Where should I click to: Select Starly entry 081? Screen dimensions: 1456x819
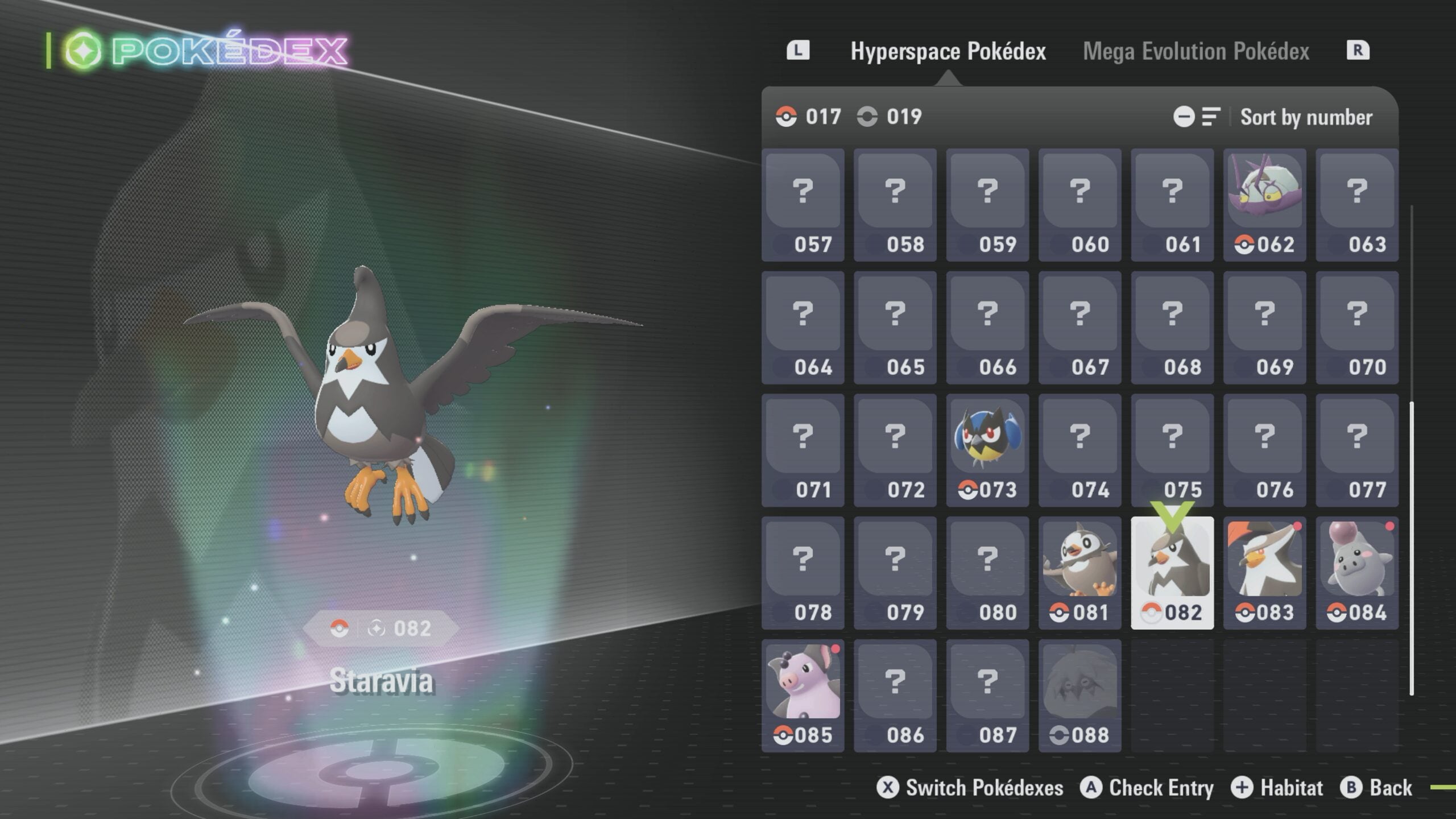pyautogui.click(x=1079, y=573)
